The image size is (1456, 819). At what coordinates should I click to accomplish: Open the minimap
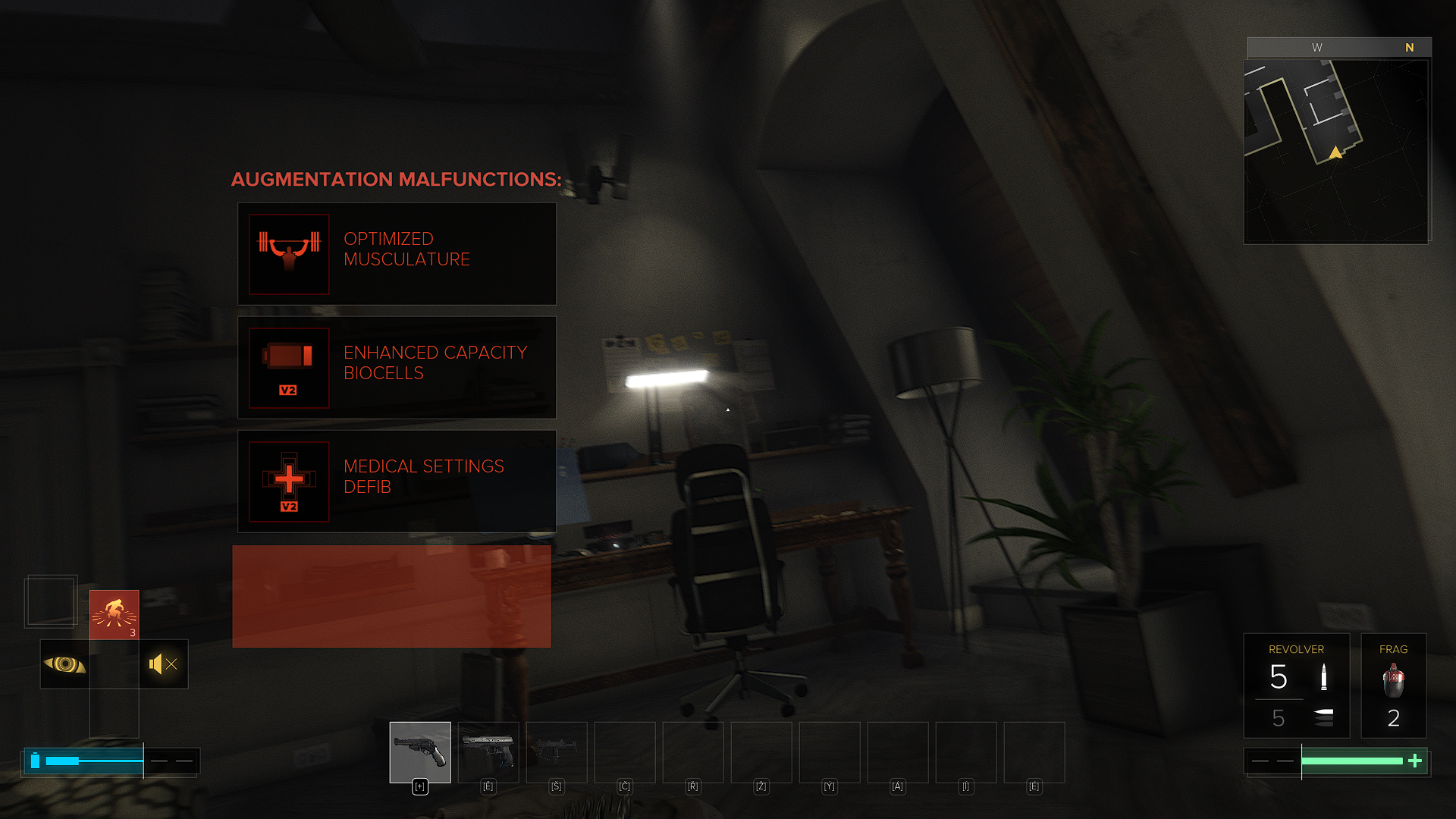[1336, 152]
